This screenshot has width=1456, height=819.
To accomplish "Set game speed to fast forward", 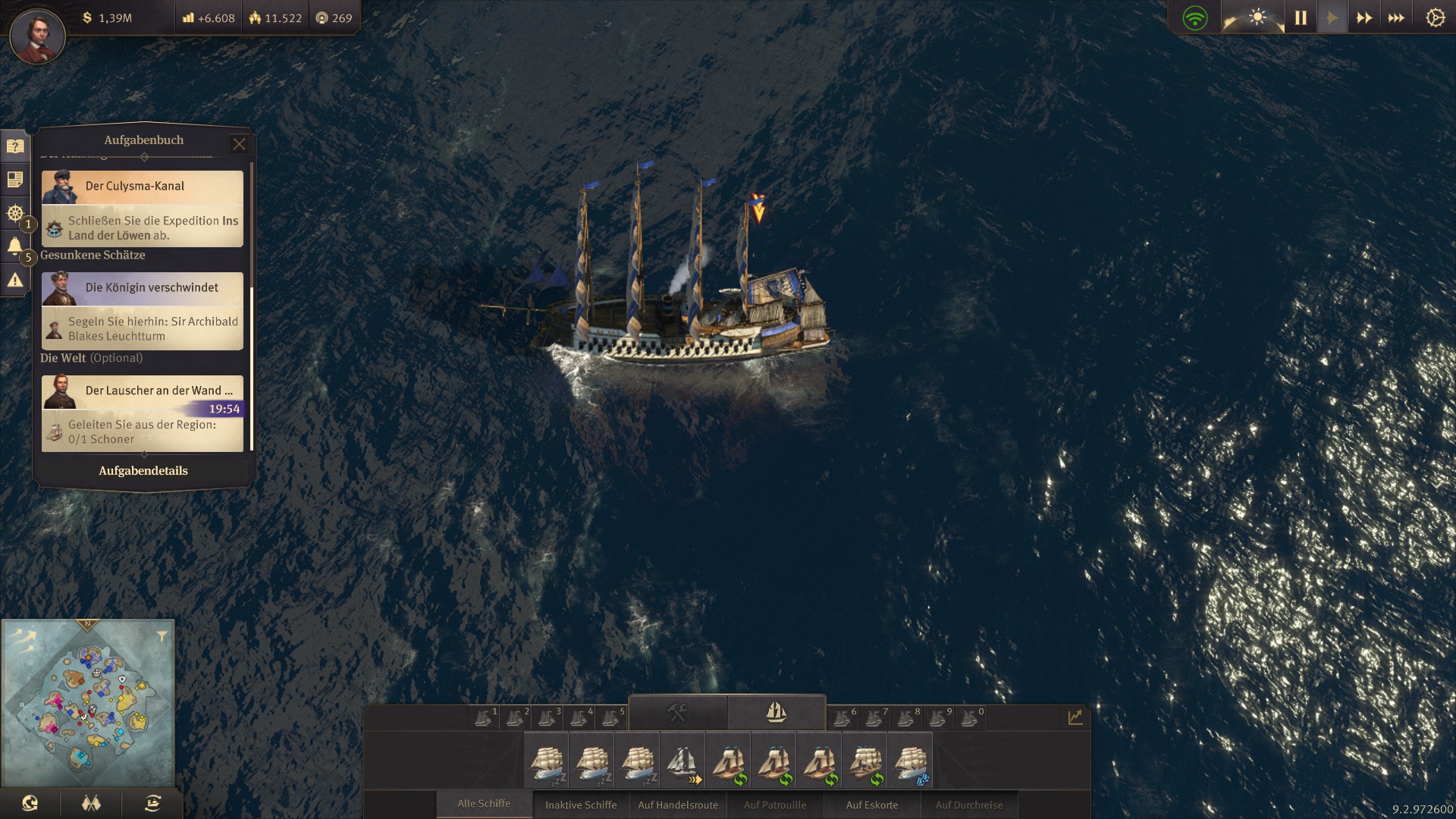I will point(1364,17).
